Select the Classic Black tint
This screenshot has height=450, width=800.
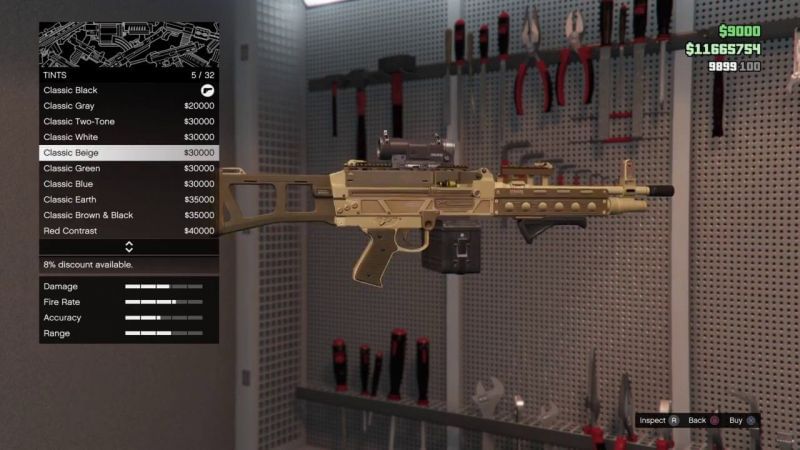(x=128, y=90)
